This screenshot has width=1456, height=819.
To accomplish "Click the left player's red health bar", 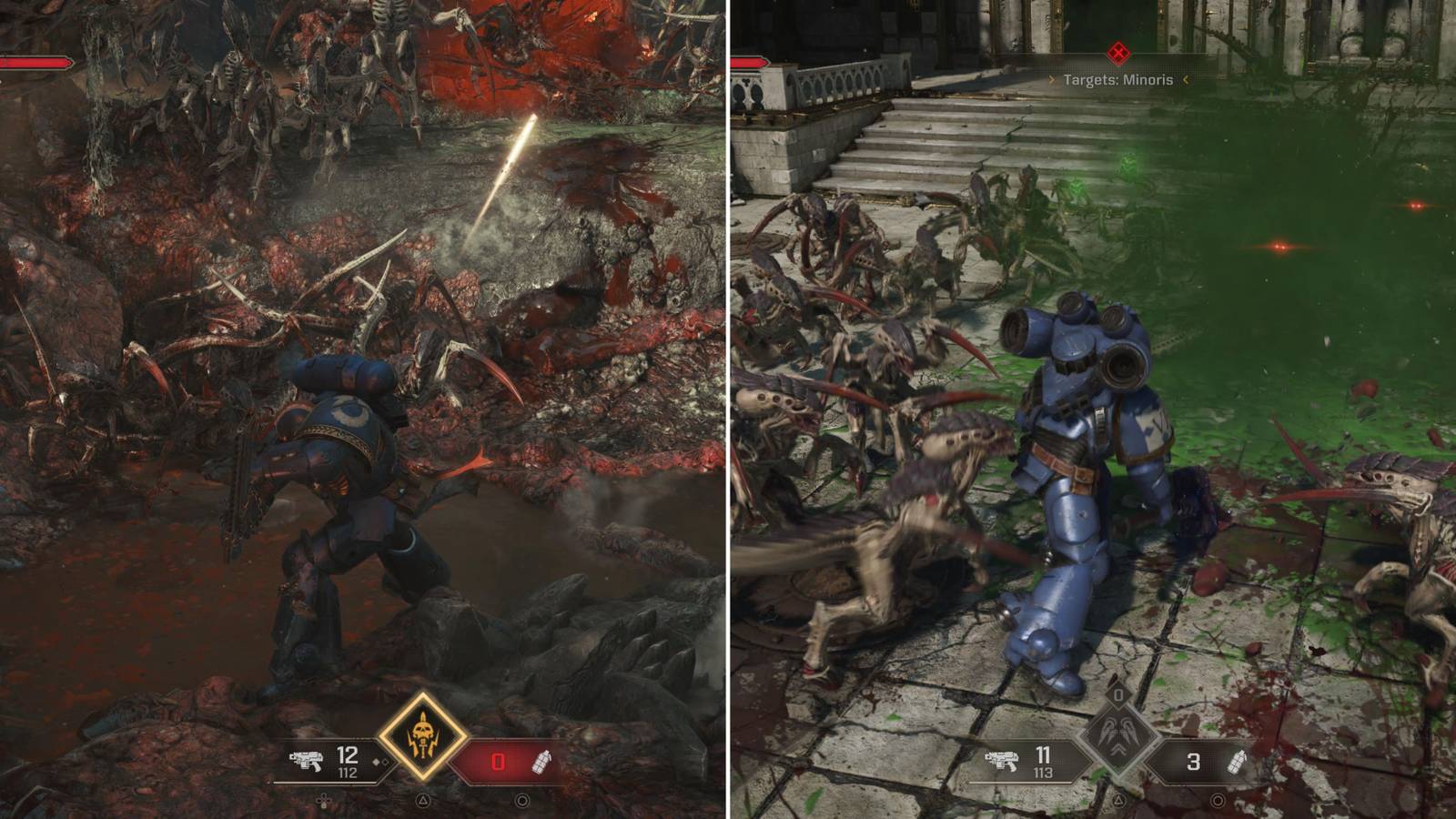I will click(x=36, y=64).
